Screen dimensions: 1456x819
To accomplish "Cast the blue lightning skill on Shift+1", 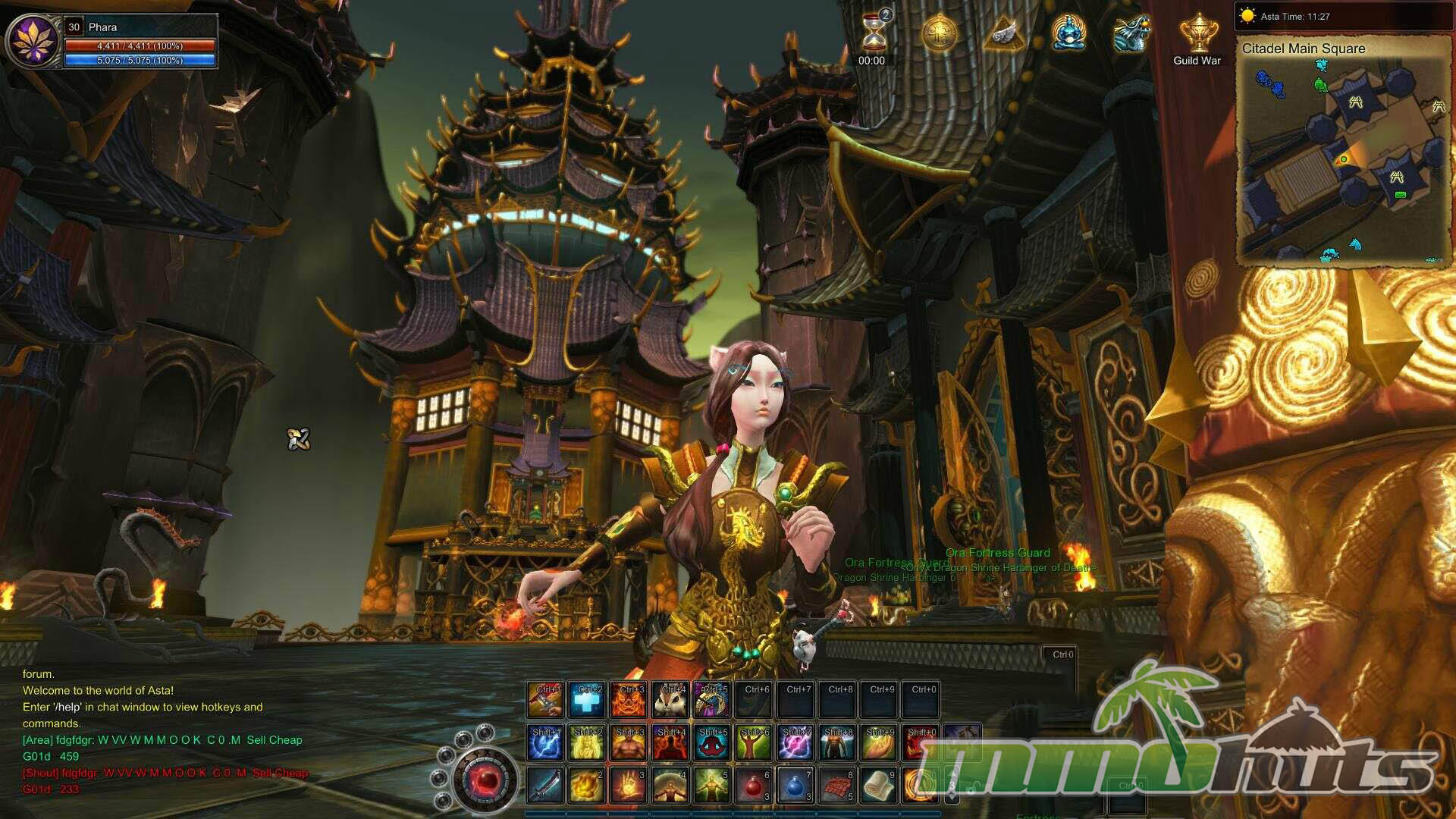I will (x=545, y=742).
